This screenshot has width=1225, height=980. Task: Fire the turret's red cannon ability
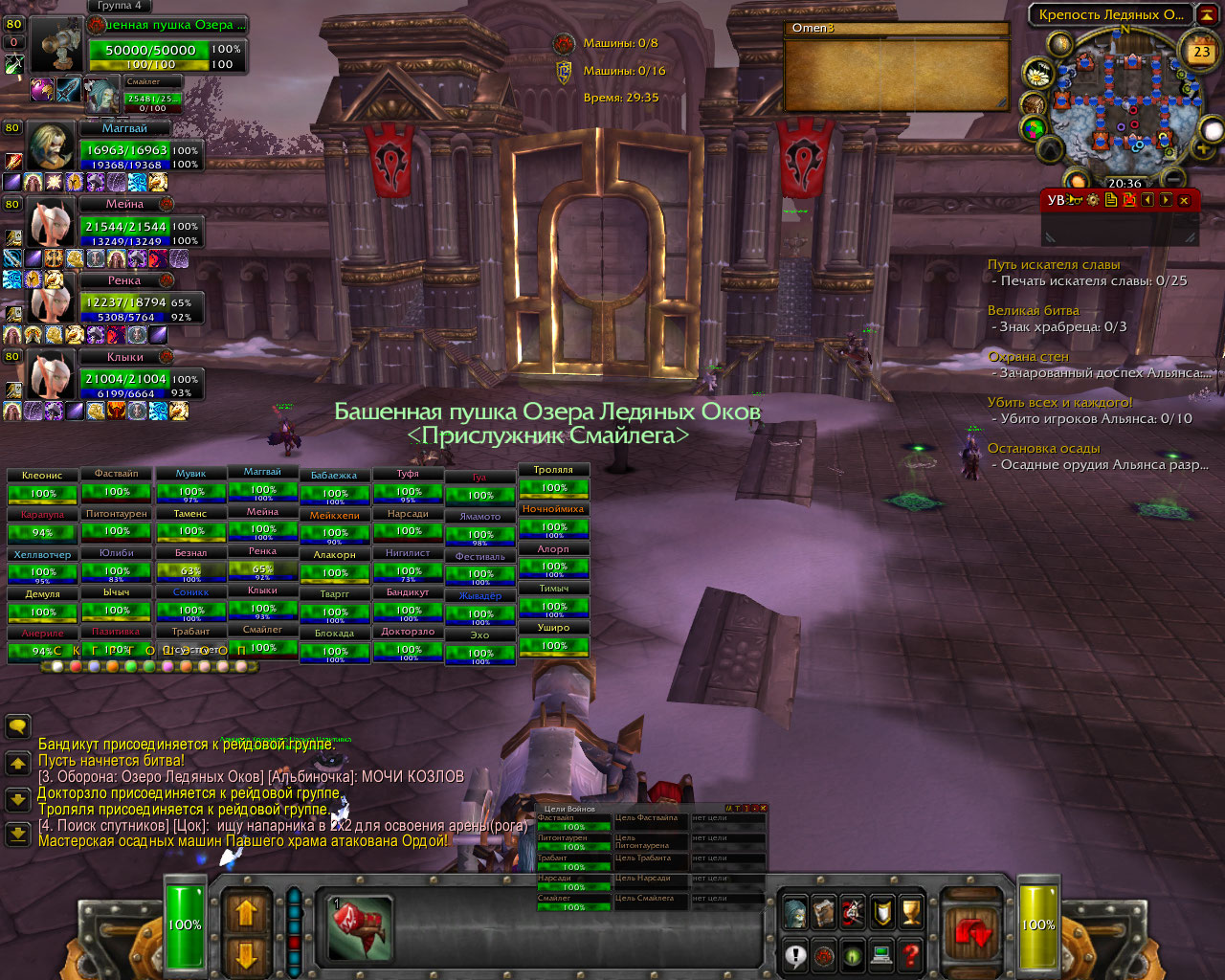360,928
